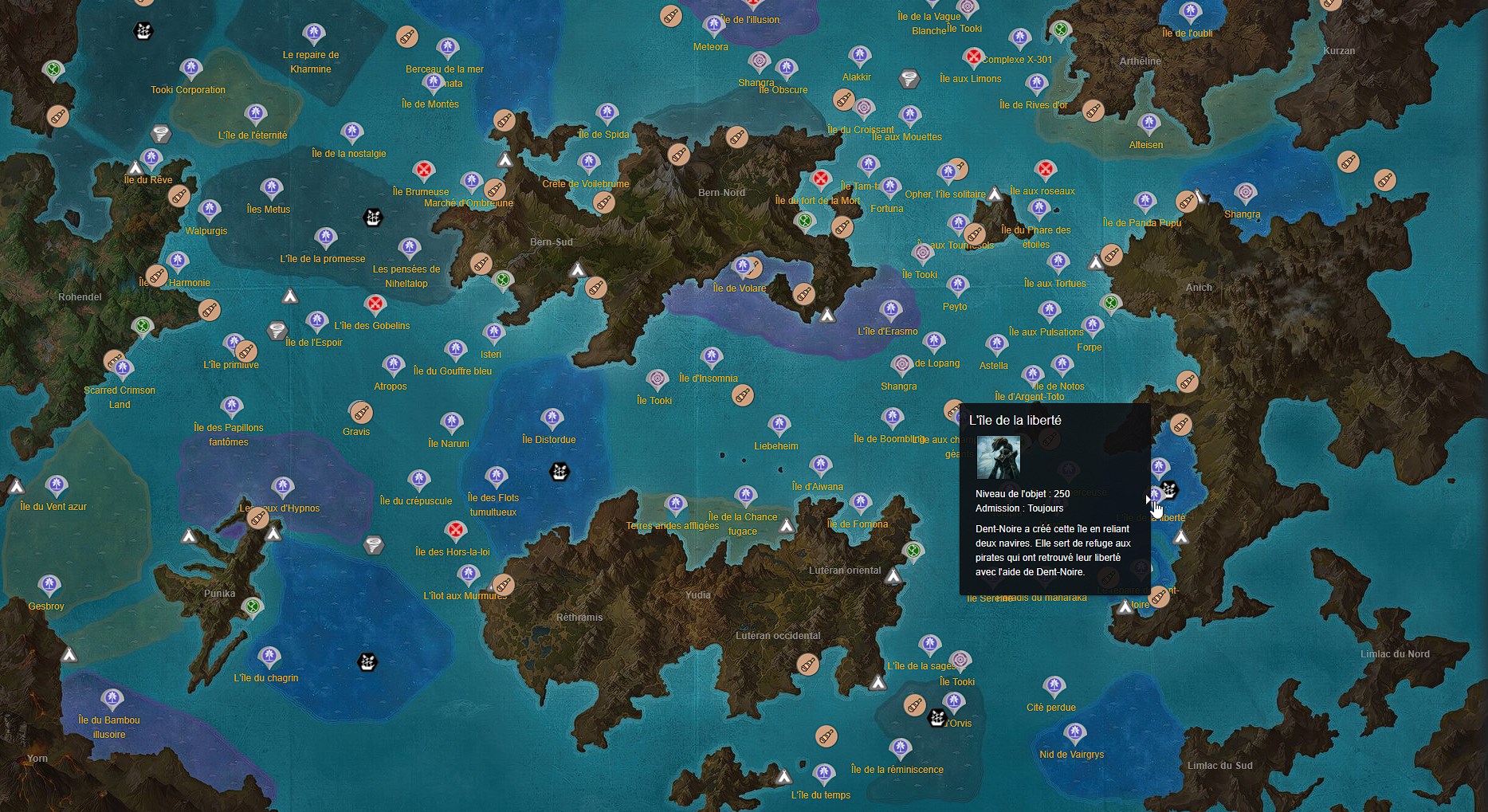Select the tornado icon near Walpurgis

click(160, 135)
